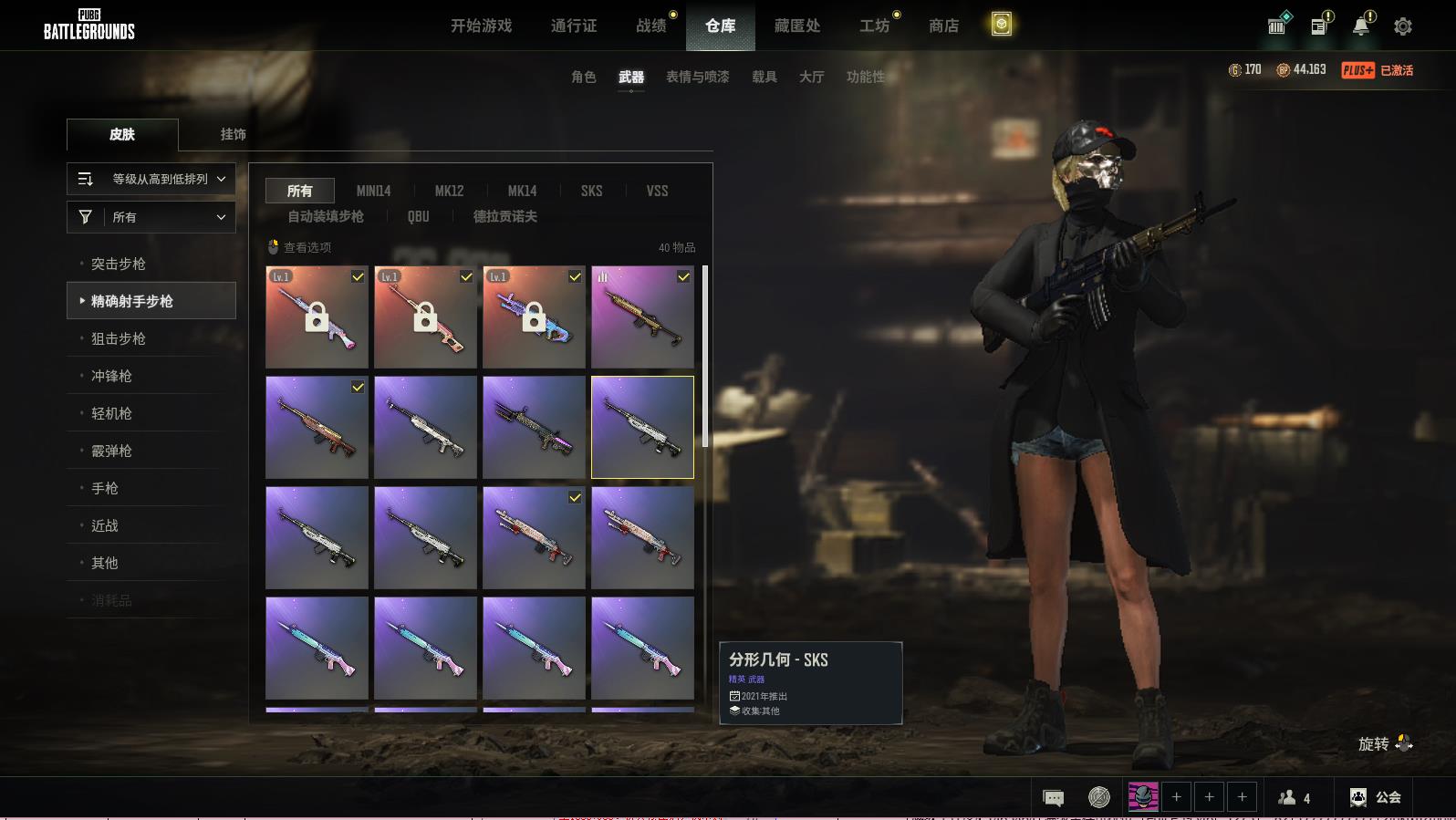Filter skins by SKS
Viewport: 1456px width, 820px height.
591,191
